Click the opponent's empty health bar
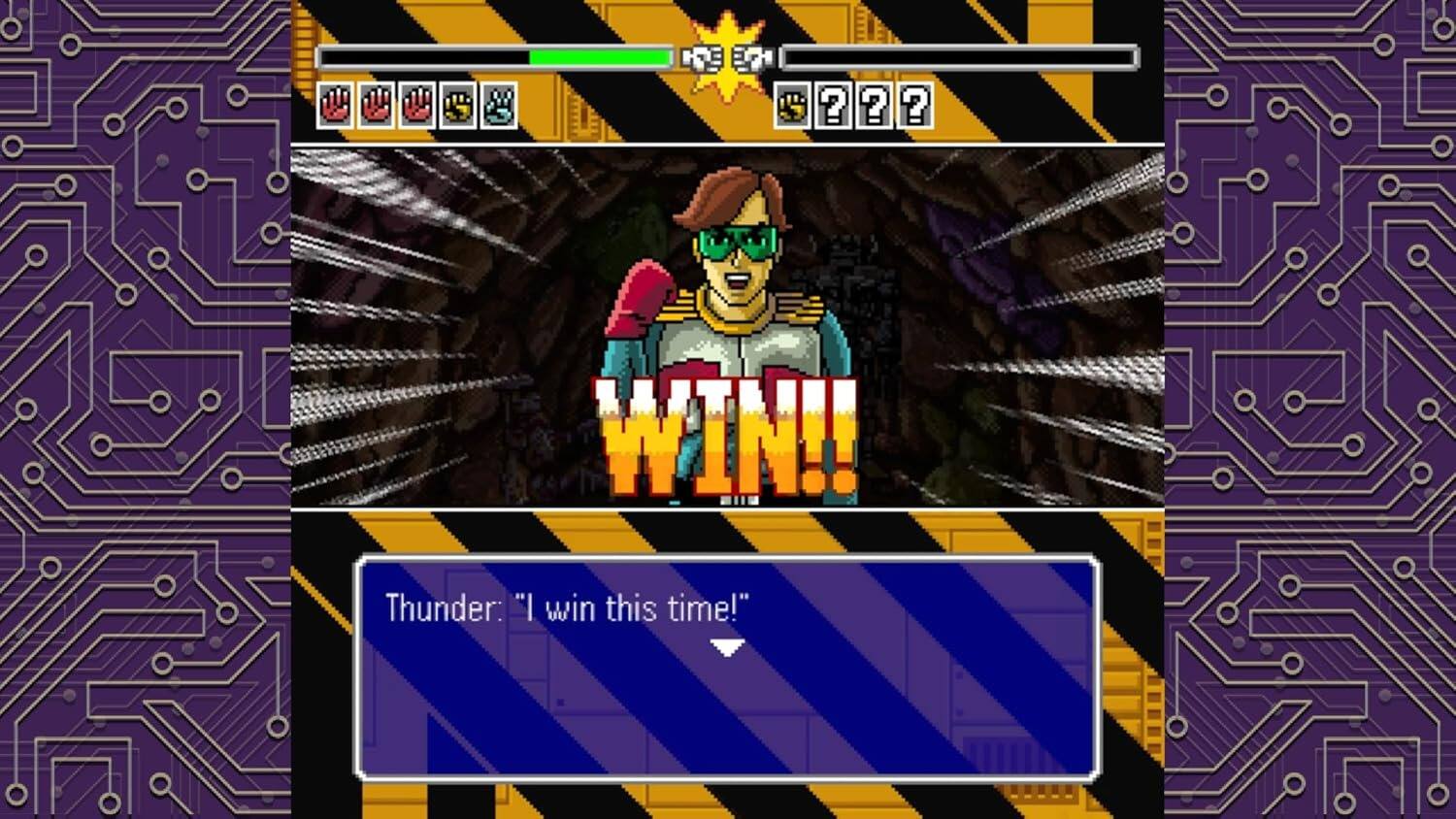The width and height of the screenshot is (1456, 819). [956, 58]
